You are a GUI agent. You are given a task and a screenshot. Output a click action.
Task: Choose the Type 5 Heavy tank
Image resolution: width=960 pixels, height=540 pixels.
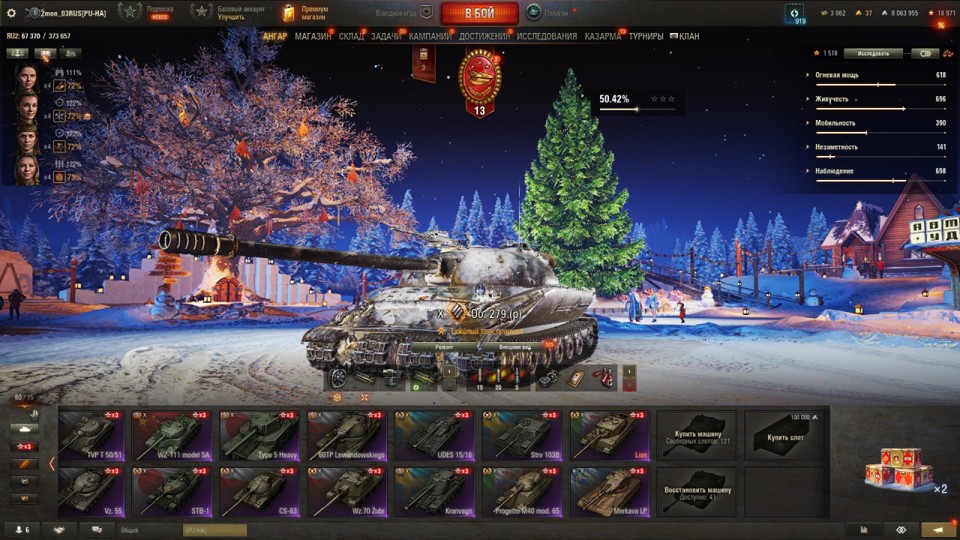tap(260, 435)
